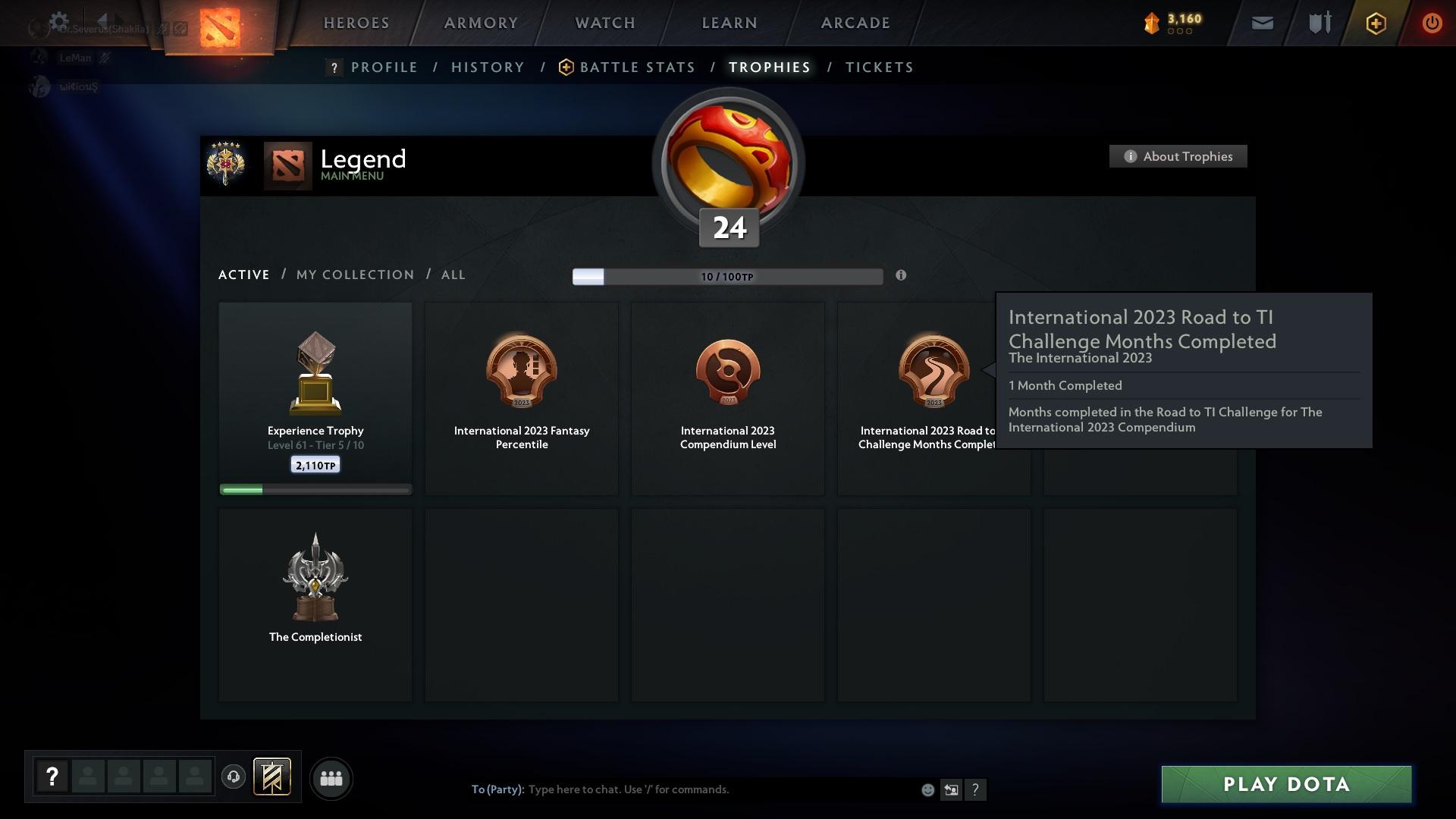Switch to the MY COLLECTION trophy filter
Image resolution: width=1456 pixels, height=819 pixels.
(x=354, y=275)
